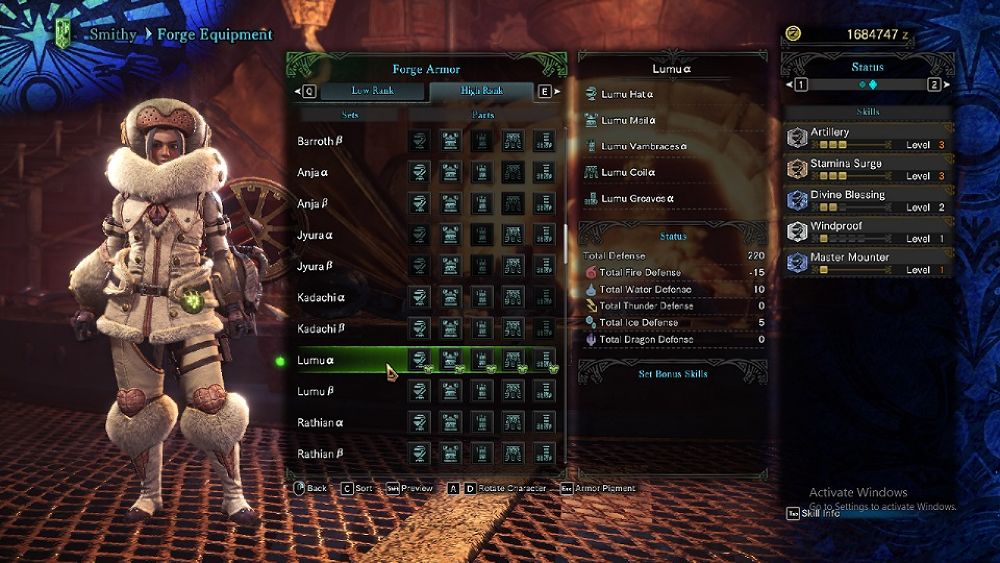This screenshot has height=563, width=1000.
Task: Select the Kadachi β armor set
Action: pos(321,329)
